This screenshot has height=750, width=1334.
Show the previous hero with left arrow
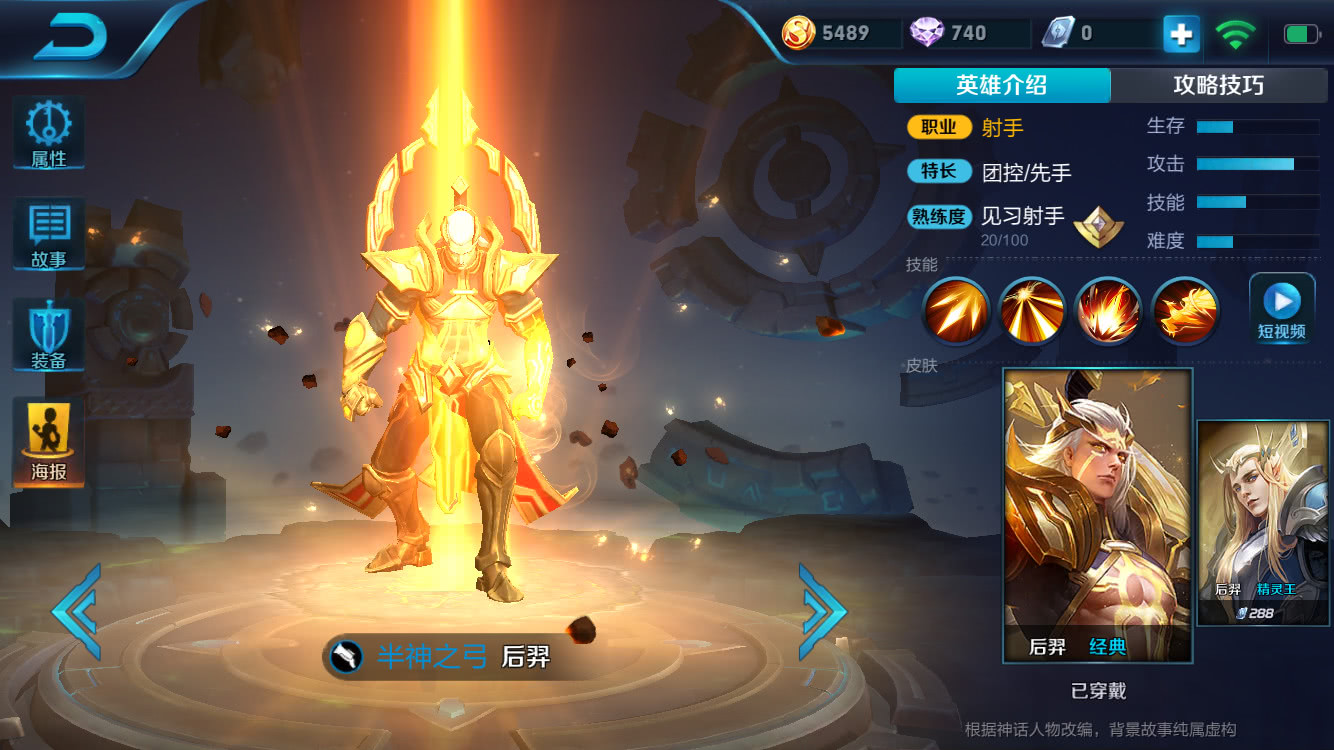pos(76,610)
